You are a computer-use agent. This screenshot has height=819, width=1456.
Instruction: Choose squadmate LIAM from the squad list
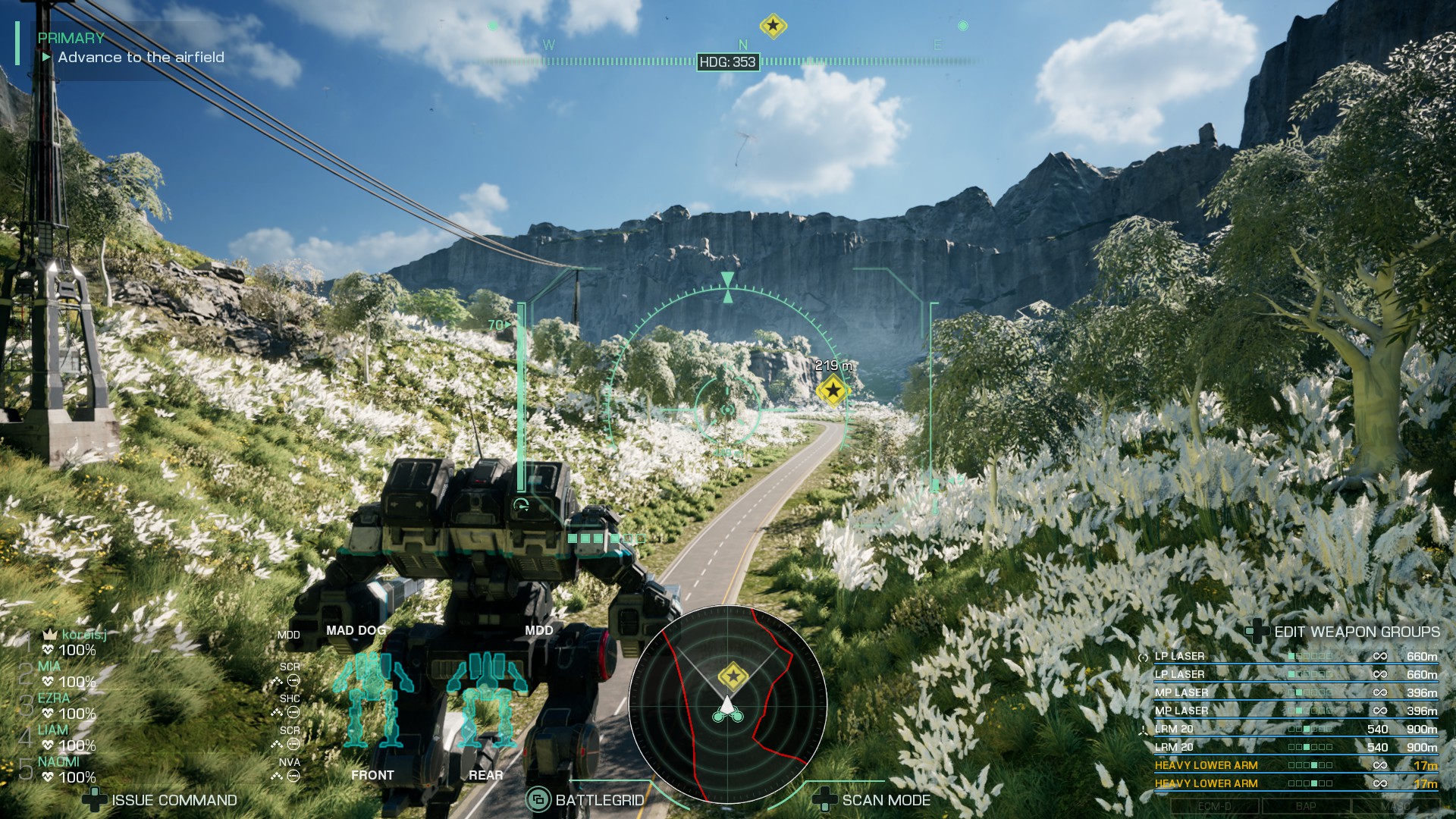tap(53, 730)
